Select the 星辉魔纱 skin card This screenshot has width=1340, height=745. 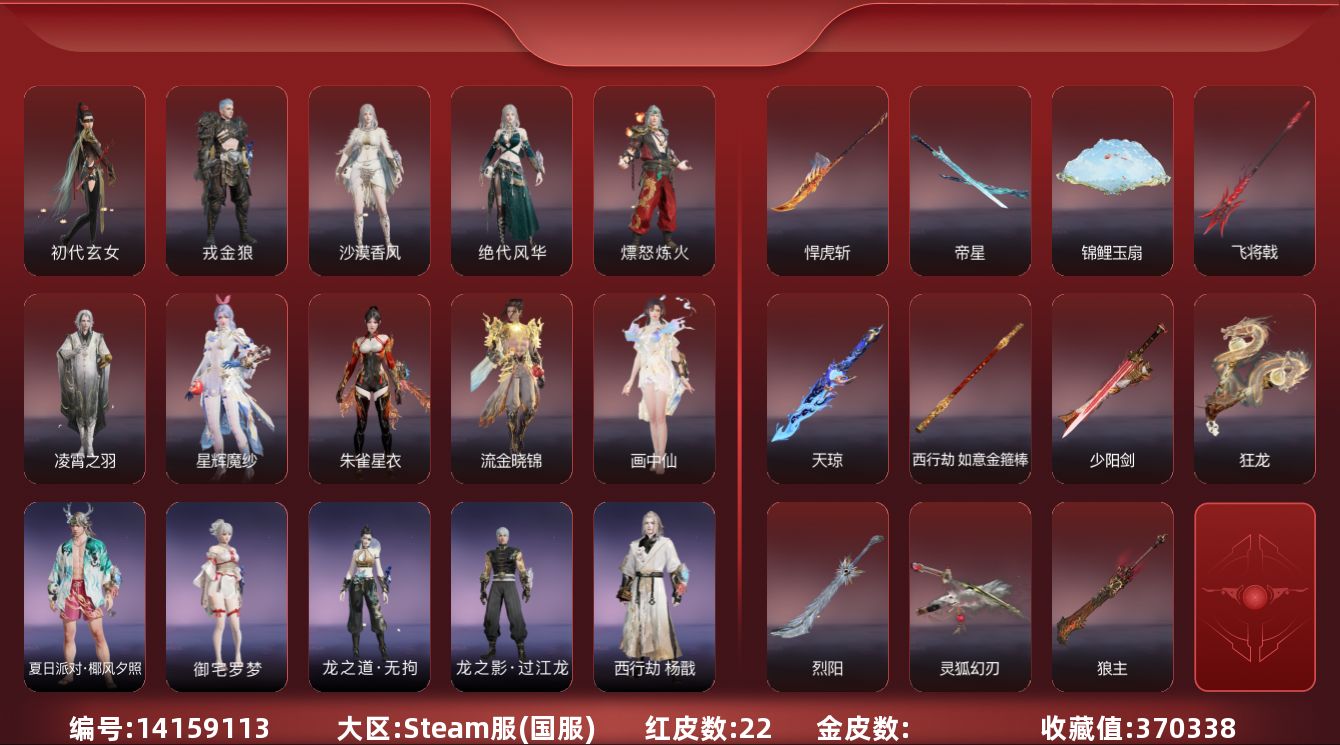point(227,388)
